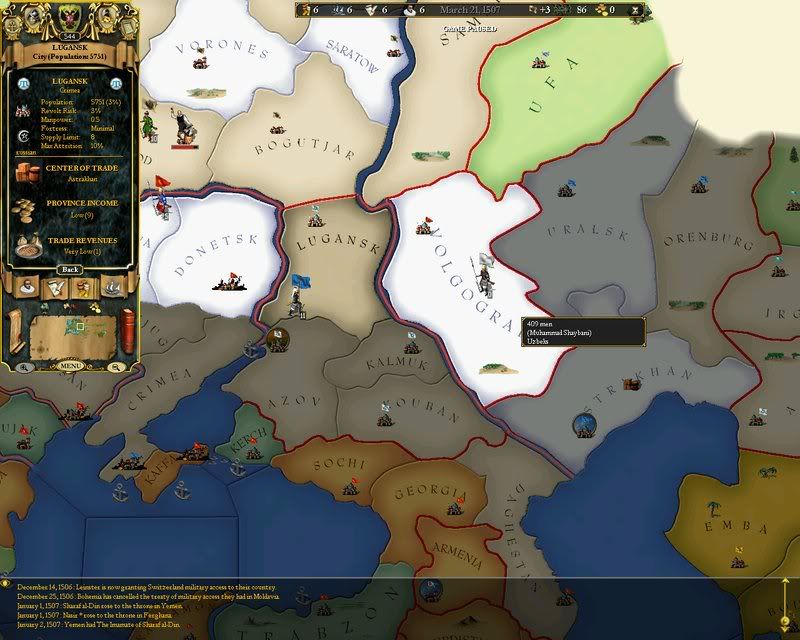Open the MENU button below the minimap
Screen dimensions: 800x640
pyautogui.click(x=69, y=367)
